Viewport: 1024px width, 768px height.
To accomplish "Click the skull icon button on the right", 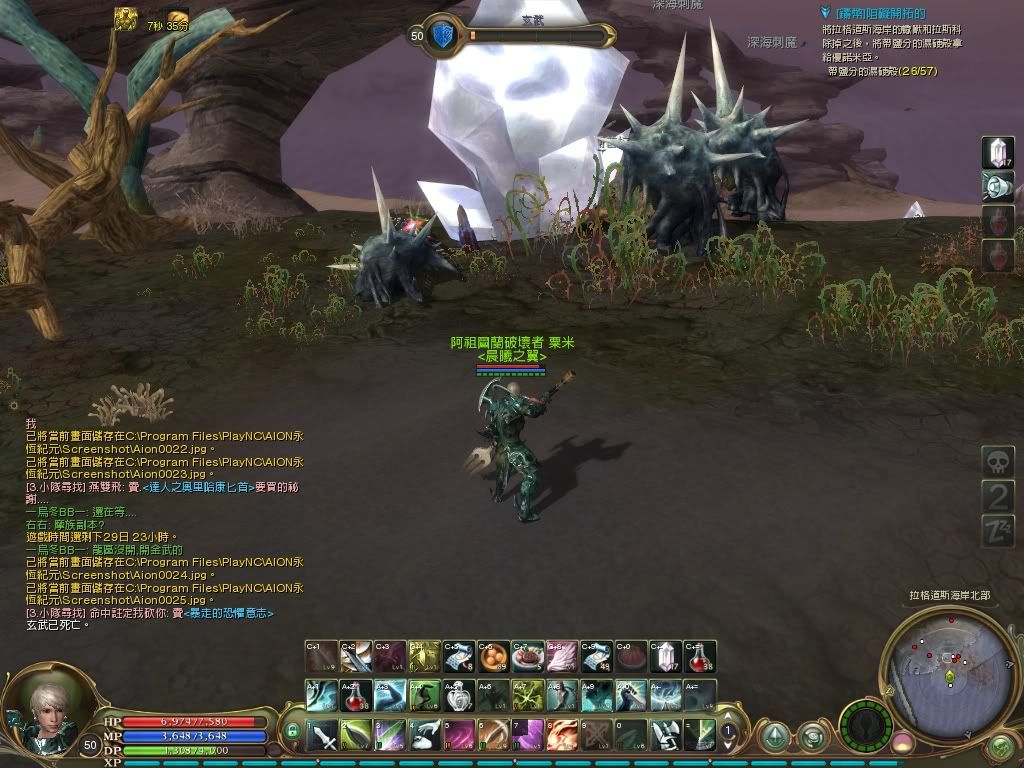I will pos(997,462).
